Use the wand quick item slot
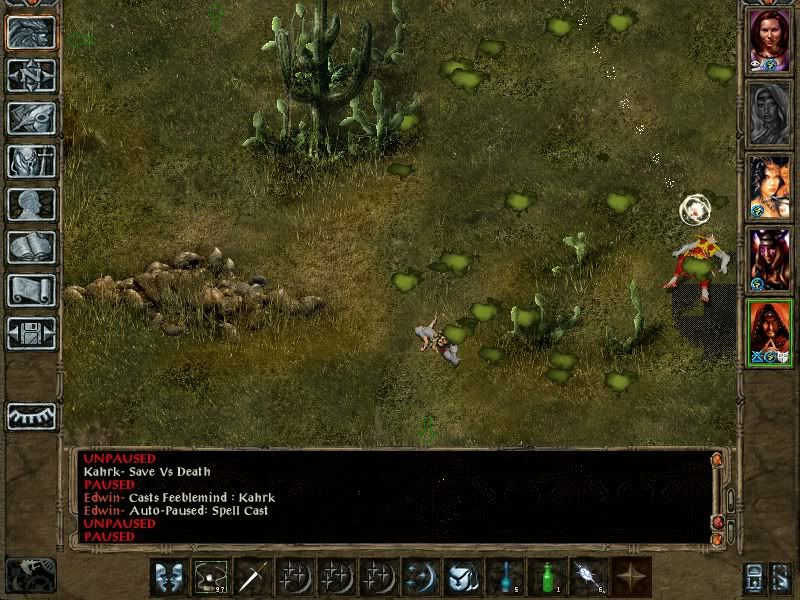800x600 pixels. 589,577
